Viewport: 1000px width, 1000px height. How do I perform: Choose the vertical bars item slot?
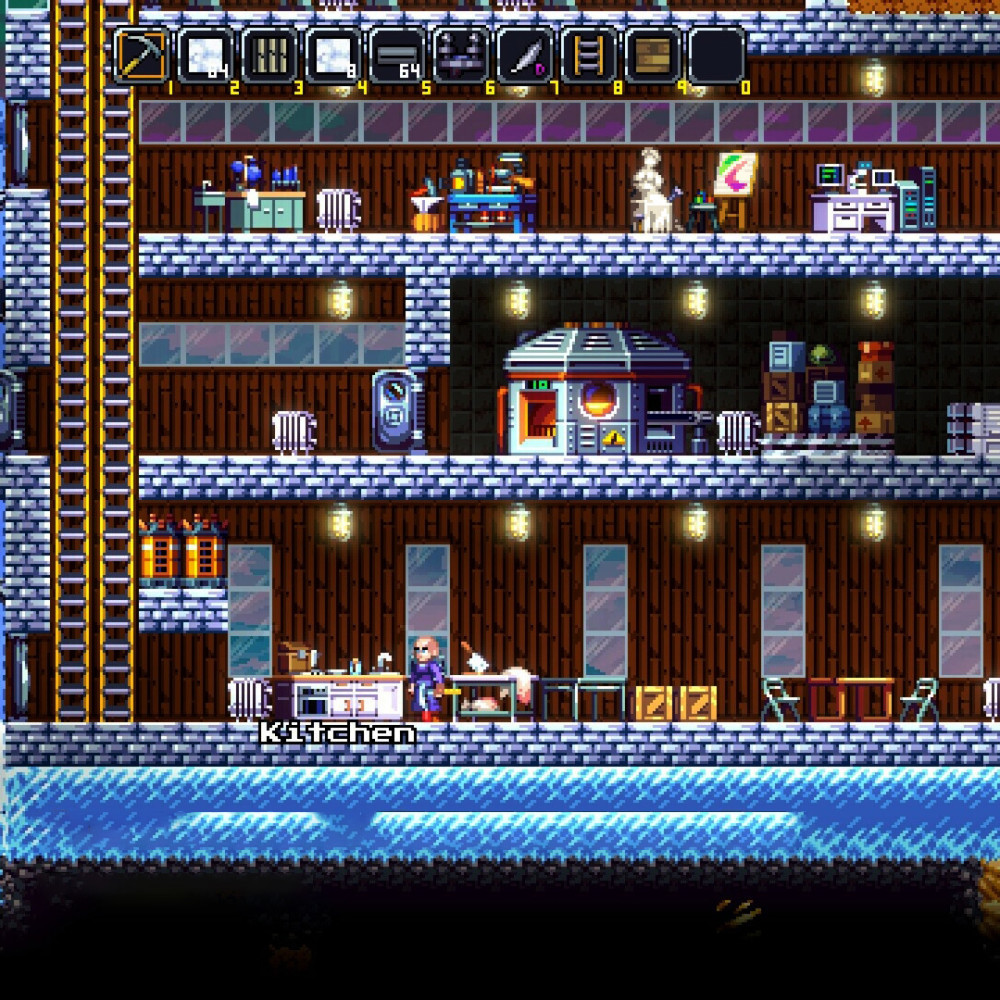pyautogui.click(x=269, y=55)
